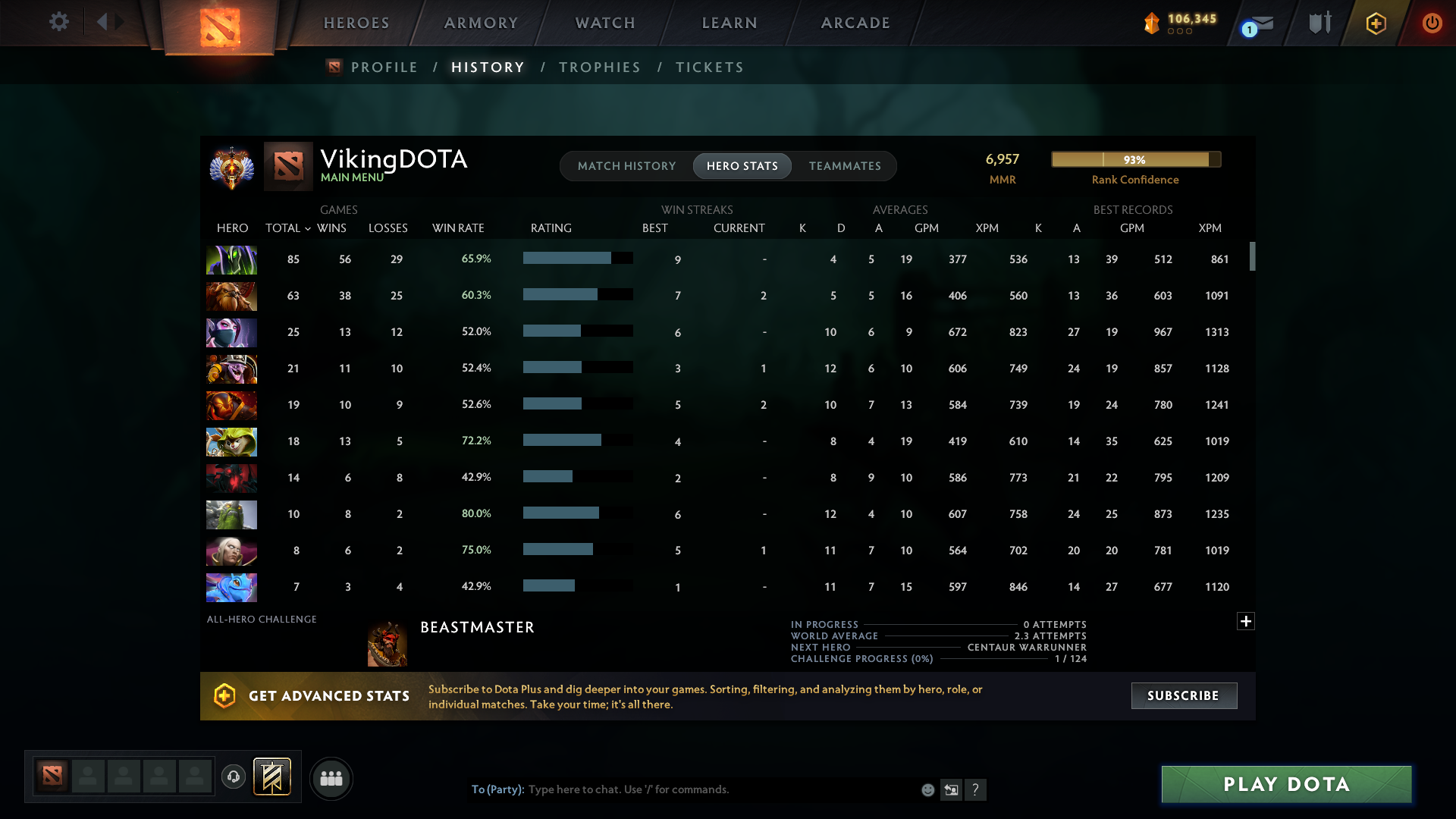Open the Dota Plus icon in top bar
The height and width of the screenshot is (819, 1456).
(x=1375, y=24)
